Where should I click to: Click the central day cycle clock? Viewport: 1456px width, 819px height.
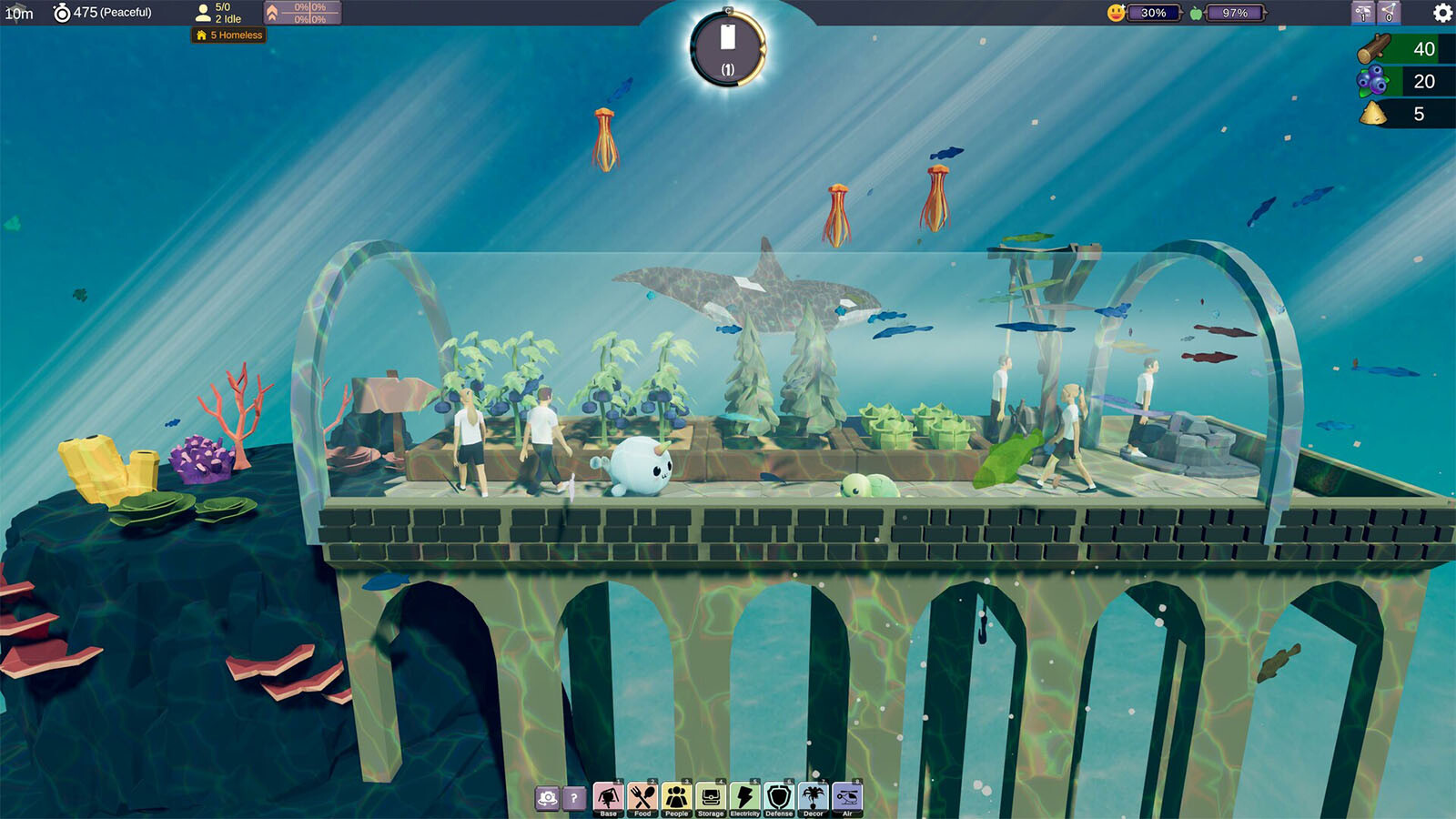point(727,49)
